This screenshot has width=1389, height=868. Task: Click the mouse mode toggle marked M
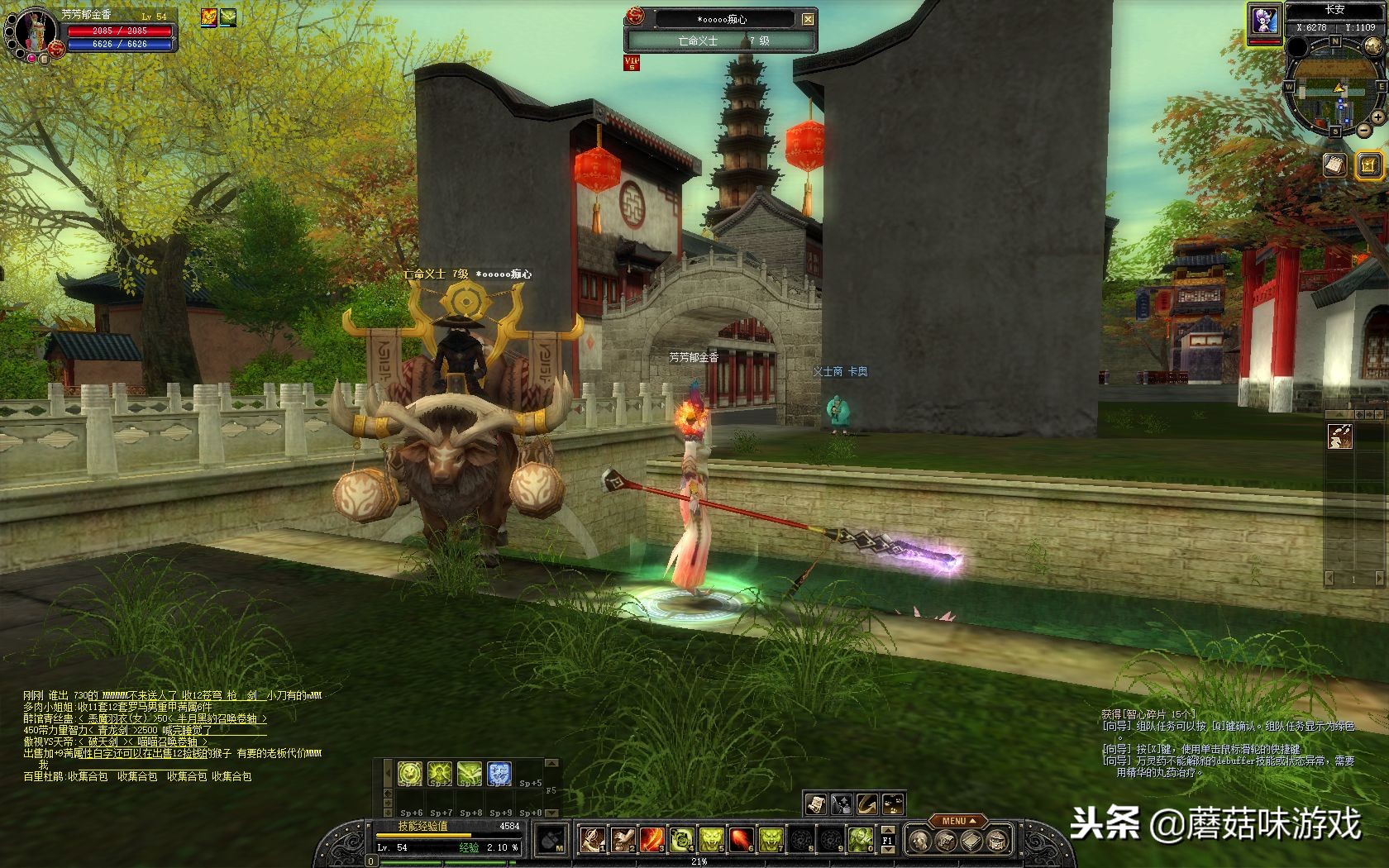tap(551, 840)
